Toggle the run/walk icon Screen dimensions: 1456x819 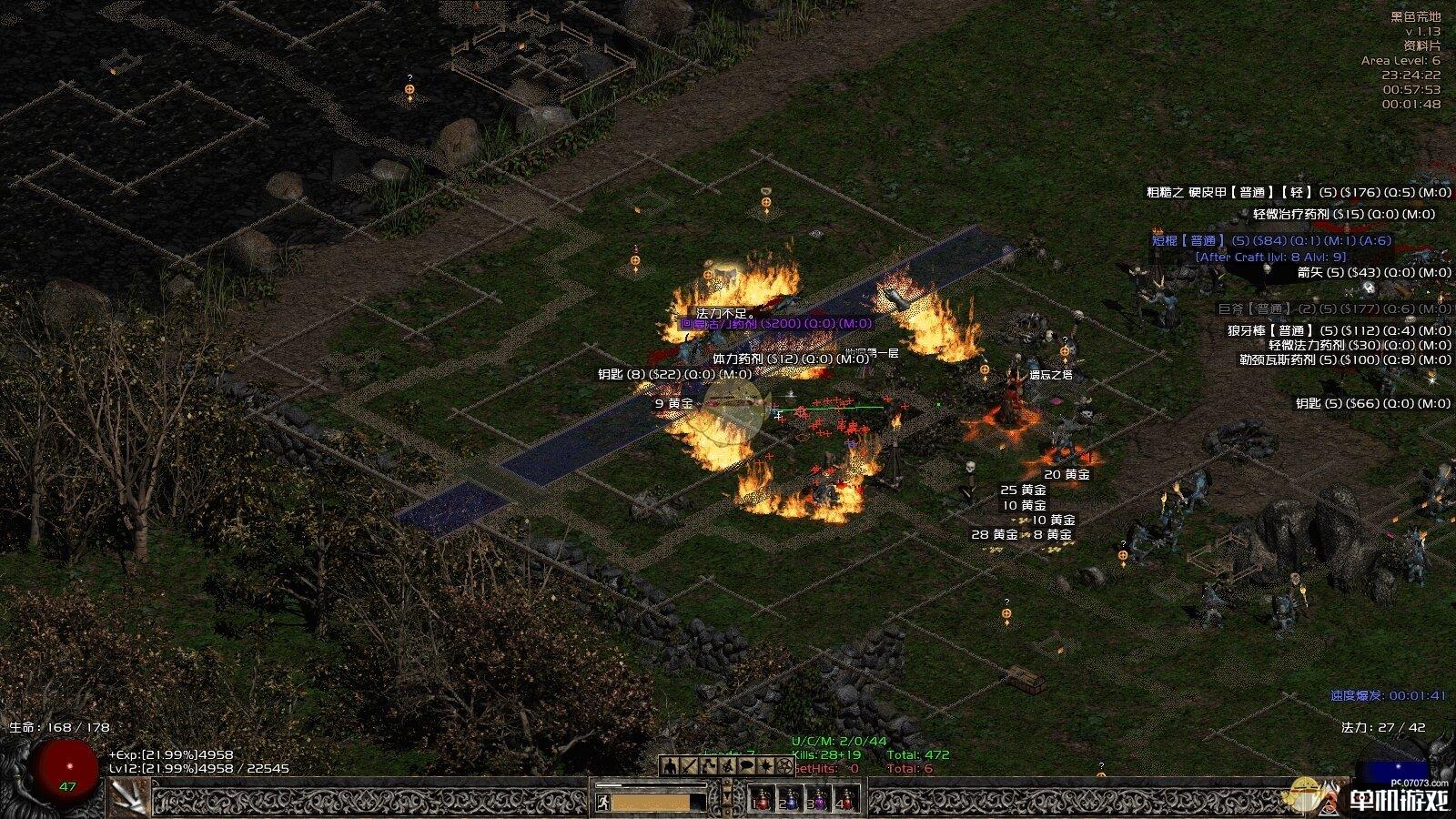coord(602,802)
